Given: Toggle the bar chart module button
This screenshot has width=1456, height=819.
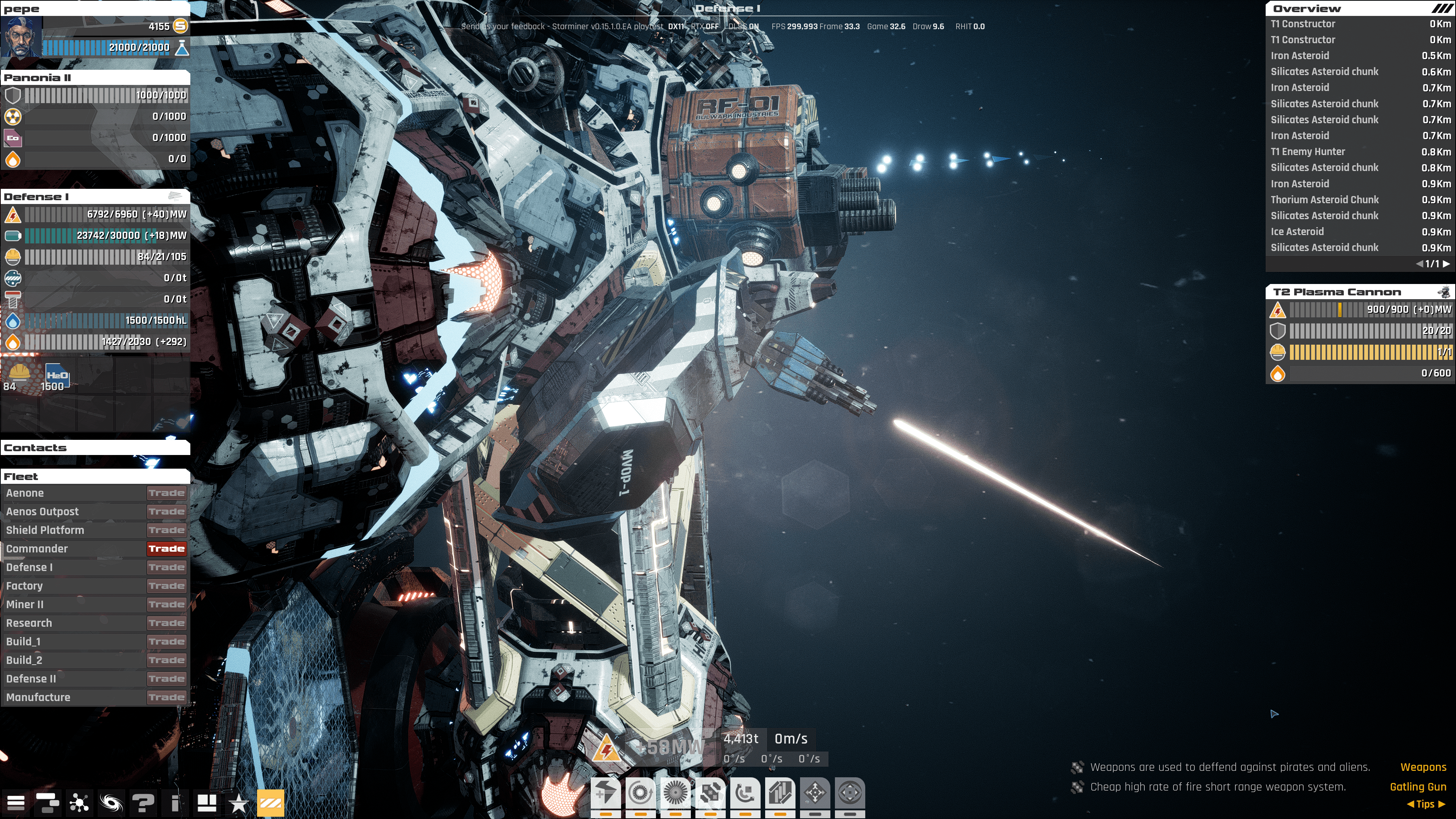Looking at the screenshot, I should (x=780, y=793).
